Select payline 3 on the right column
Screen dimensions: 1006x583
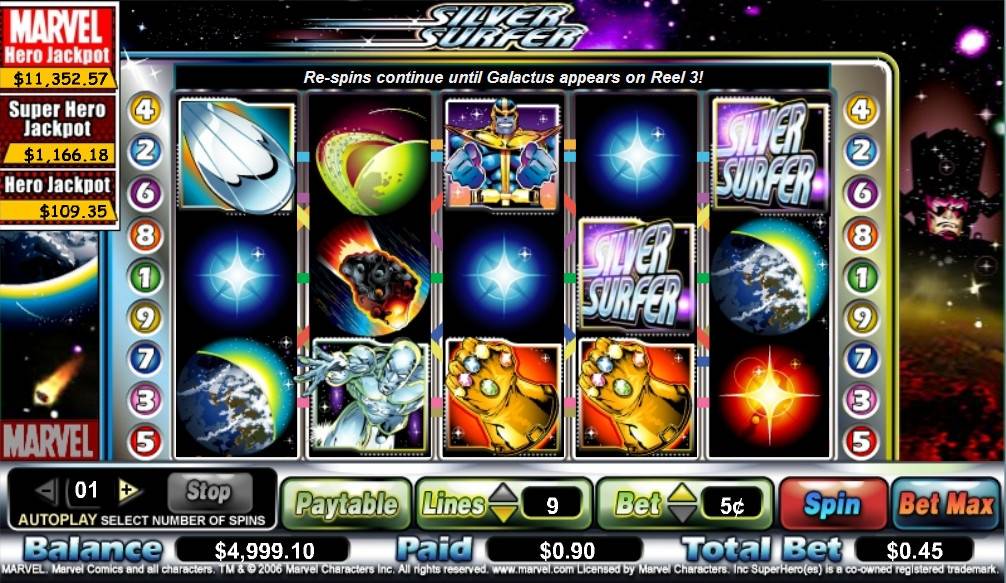[x=861, y=400]
